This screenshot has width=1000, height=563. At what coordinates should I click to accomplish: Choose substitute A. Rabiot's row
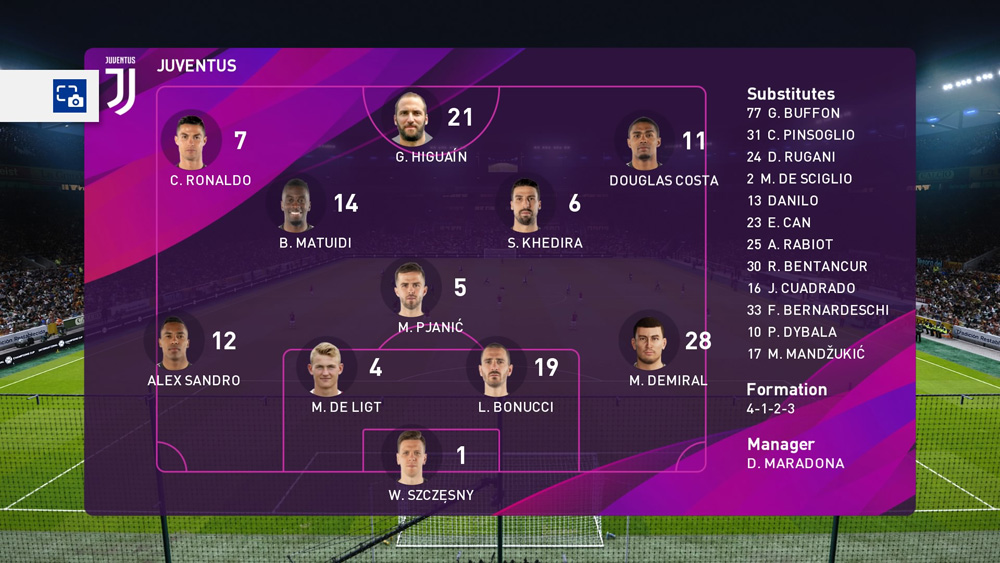pyautogui.click(x=789, y=244)
